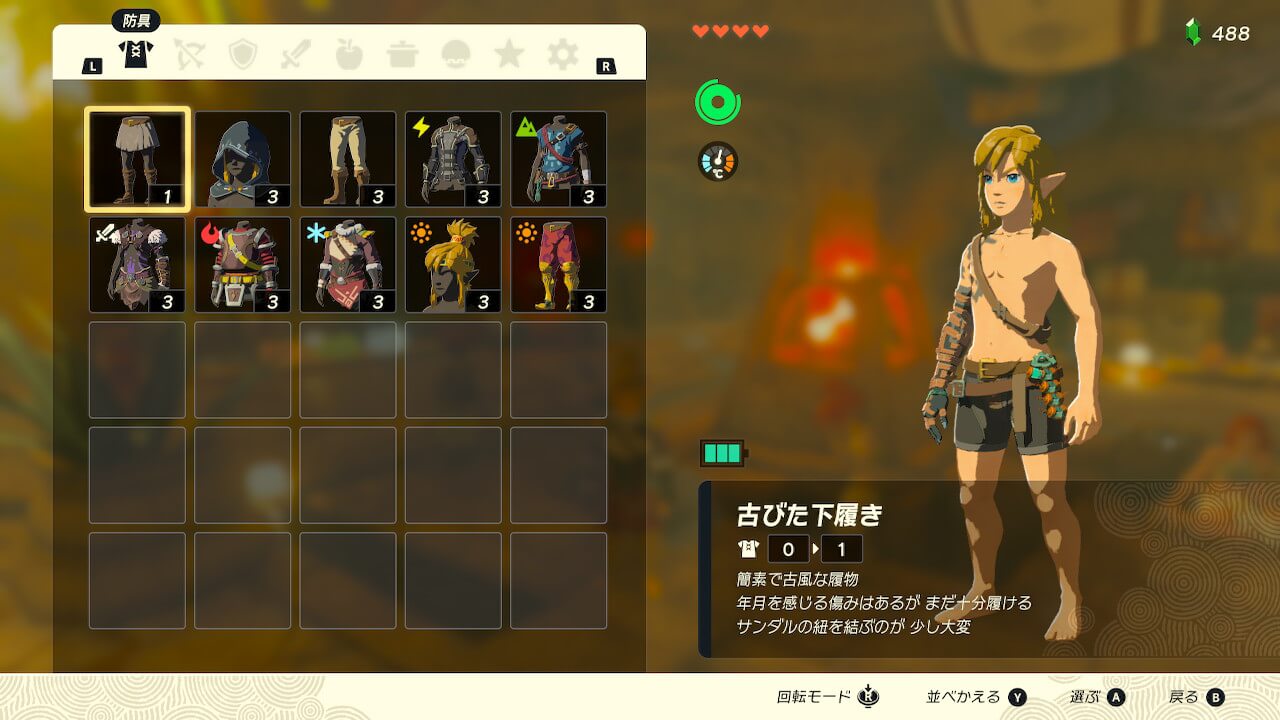Screen dimensions: 1280x720
Task: Choose the red trousers with sun icon
Action: 558,265
